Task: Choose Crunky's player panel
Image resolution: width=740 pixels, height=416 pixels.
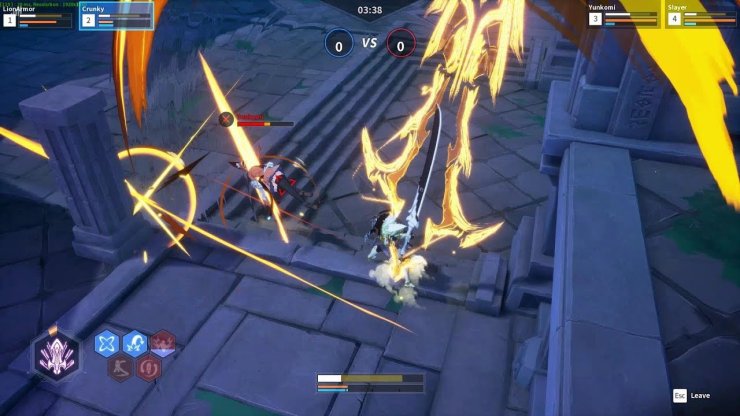Action: click(x=116, y=15)
